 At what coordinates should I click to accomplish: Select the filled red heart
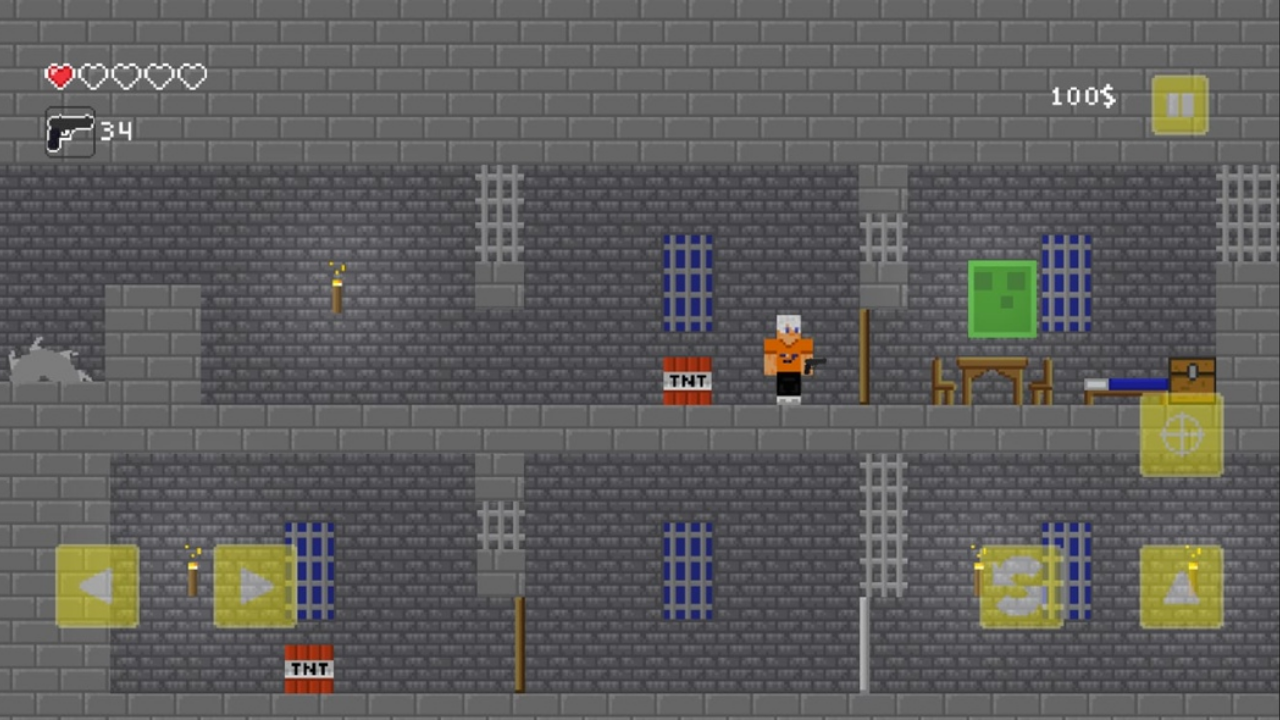coord(59,76)
